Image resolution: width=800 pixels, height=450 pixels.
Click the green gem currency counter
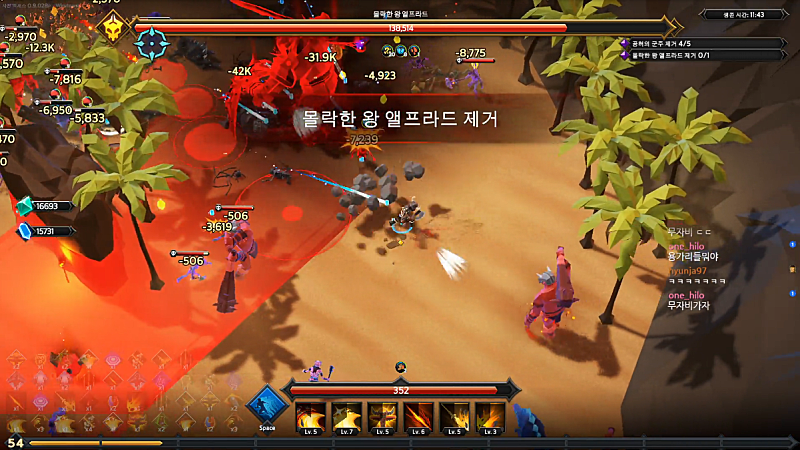point(45,206)
